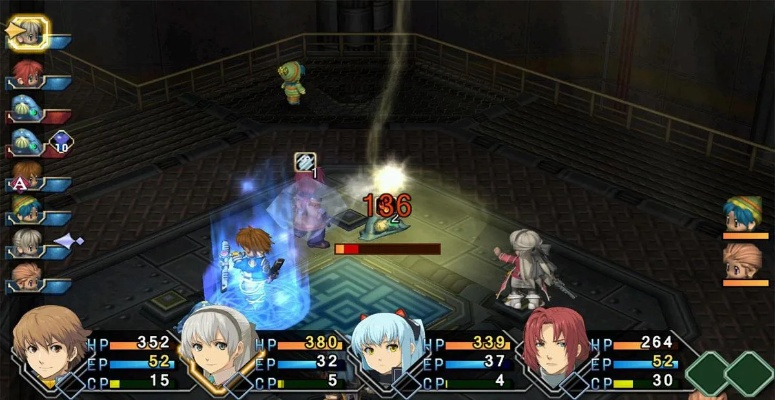The width and height of the screenshot is (775, 400).
Task: Select the orange-haired portrait above the orange gauge
Action: coord(742,260)
